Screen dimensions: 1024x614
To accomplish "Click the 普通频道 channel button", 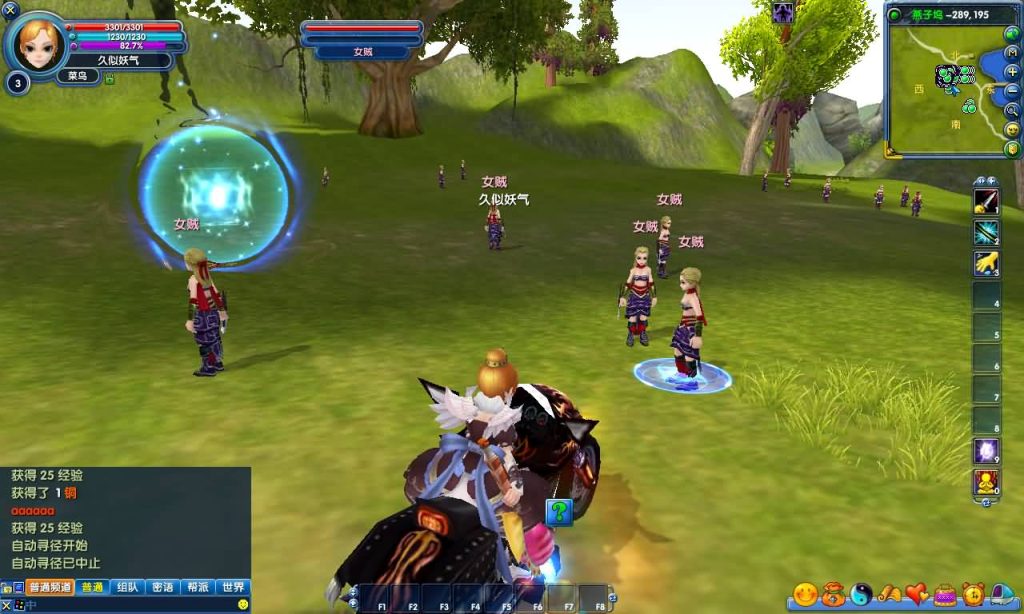I will 51,587.
